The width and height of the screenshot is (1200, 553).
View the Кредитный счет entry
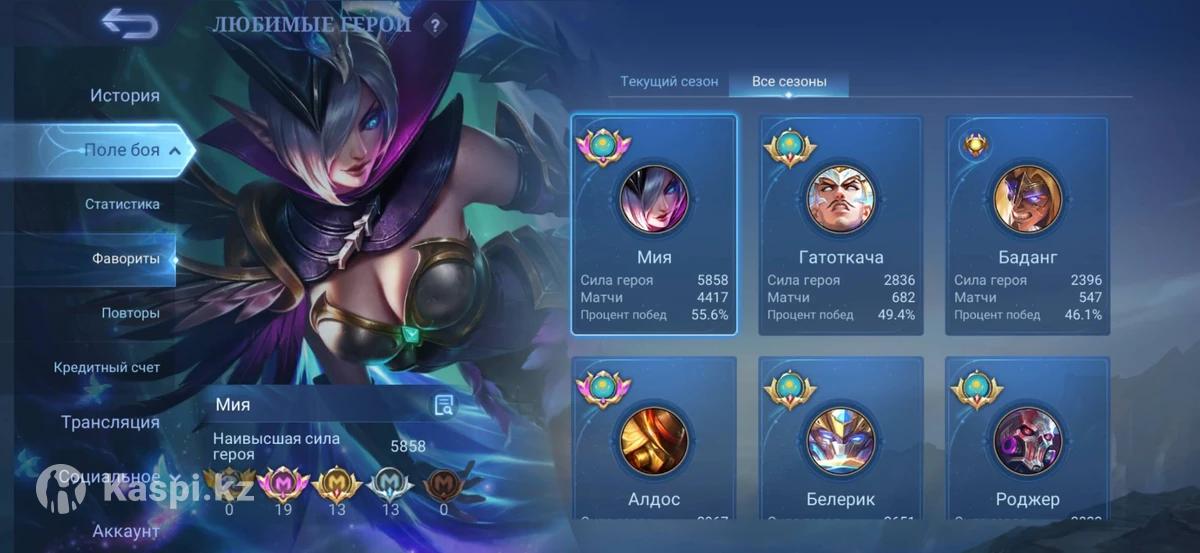tap(107, 367)
